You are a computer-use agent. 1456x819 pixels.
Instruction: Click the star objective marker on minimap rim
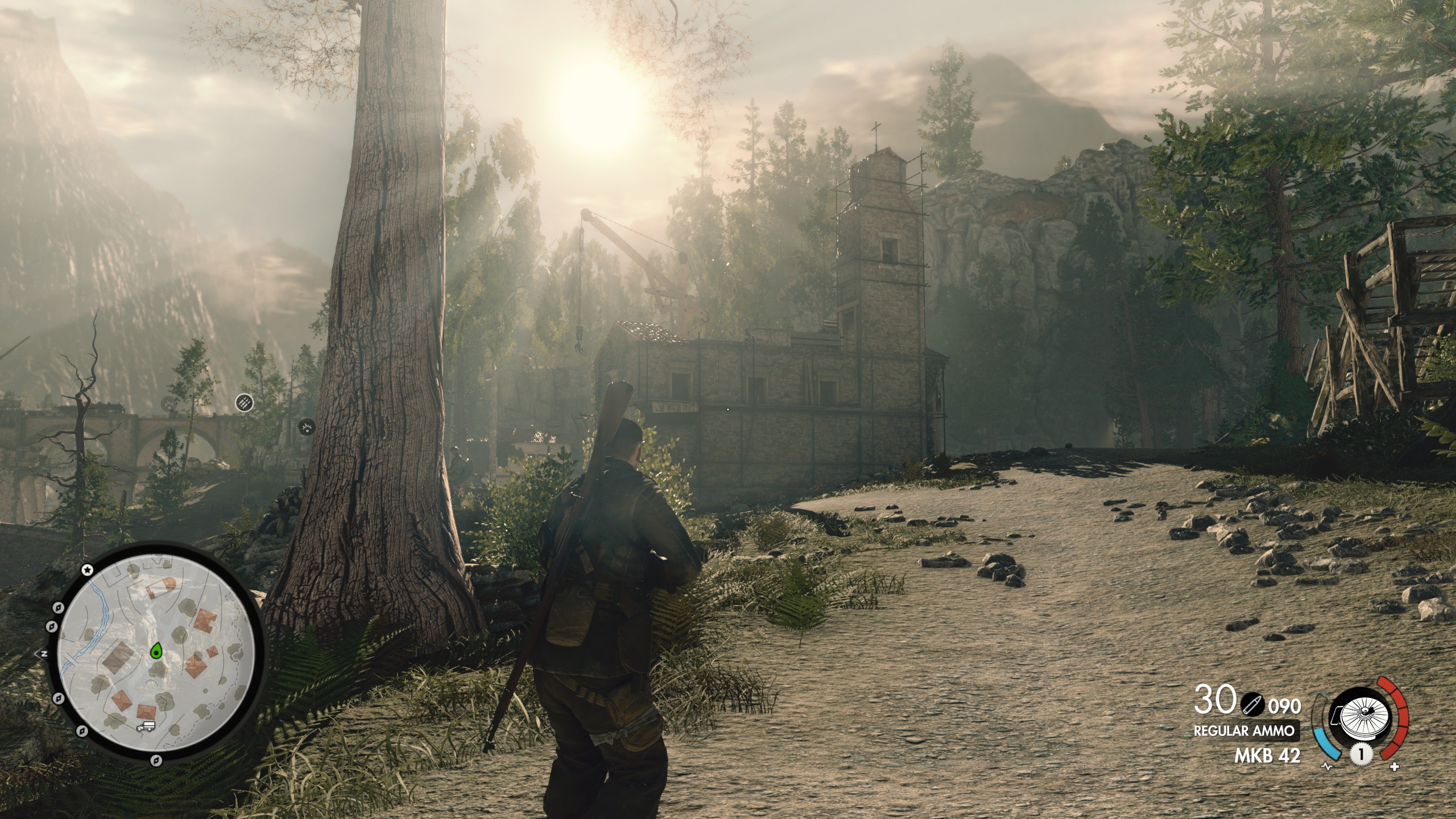[x=87, y=569]
